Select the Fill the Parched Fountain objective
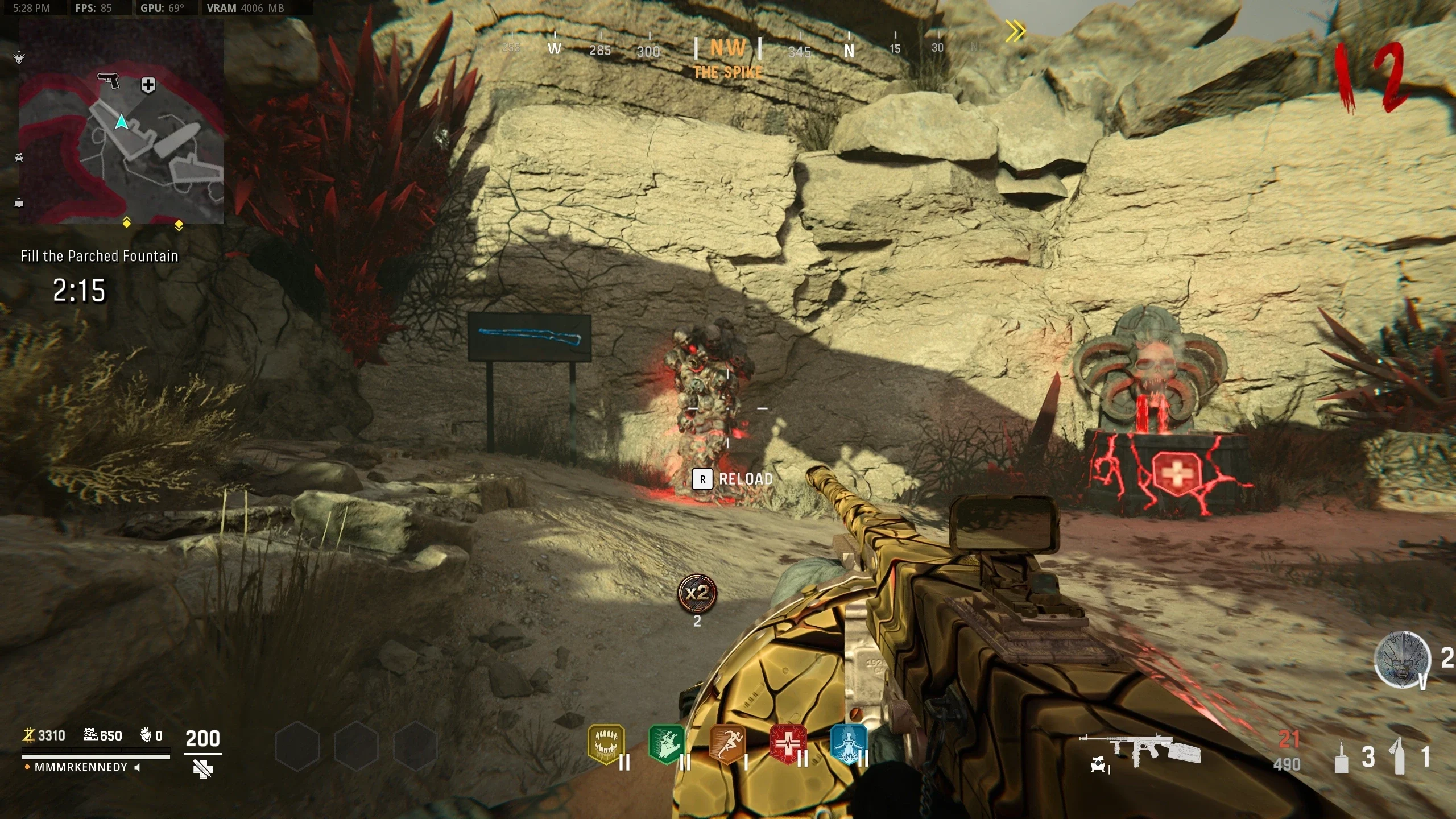This screenshot has height=819, width=1456. pyautogui.click(x=100, y=256)
